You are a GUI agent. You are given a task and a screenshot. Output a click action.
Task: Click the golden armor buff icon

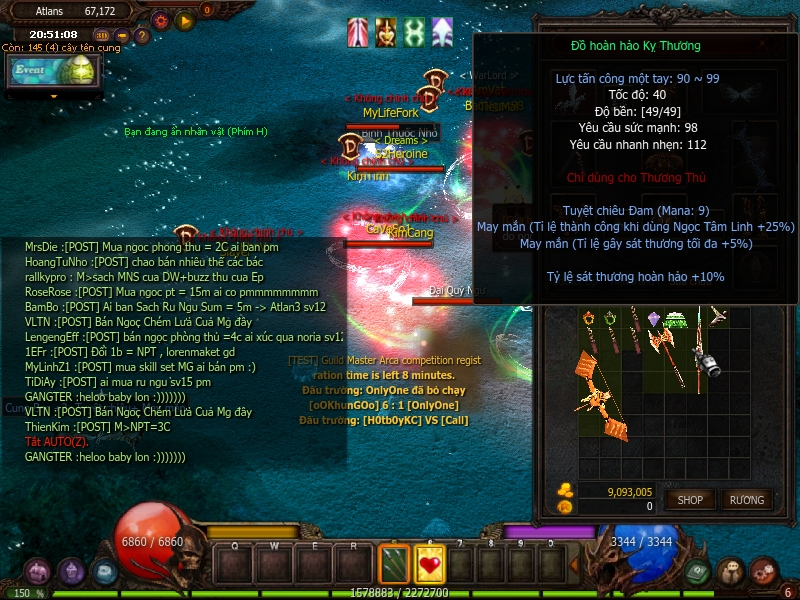coord(385,32)
